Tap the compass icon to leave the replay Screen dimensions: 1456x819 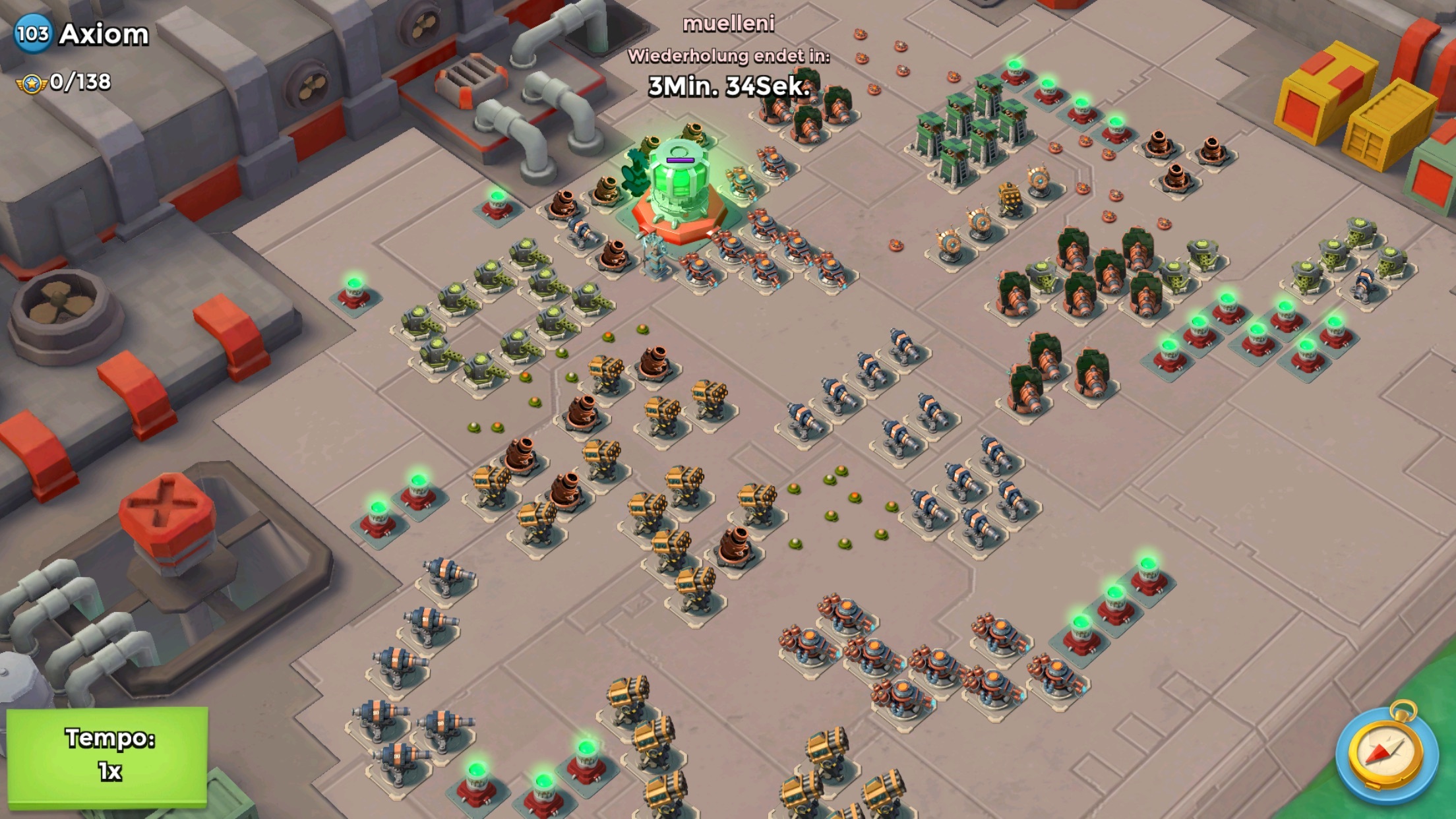pos(1385,752)
